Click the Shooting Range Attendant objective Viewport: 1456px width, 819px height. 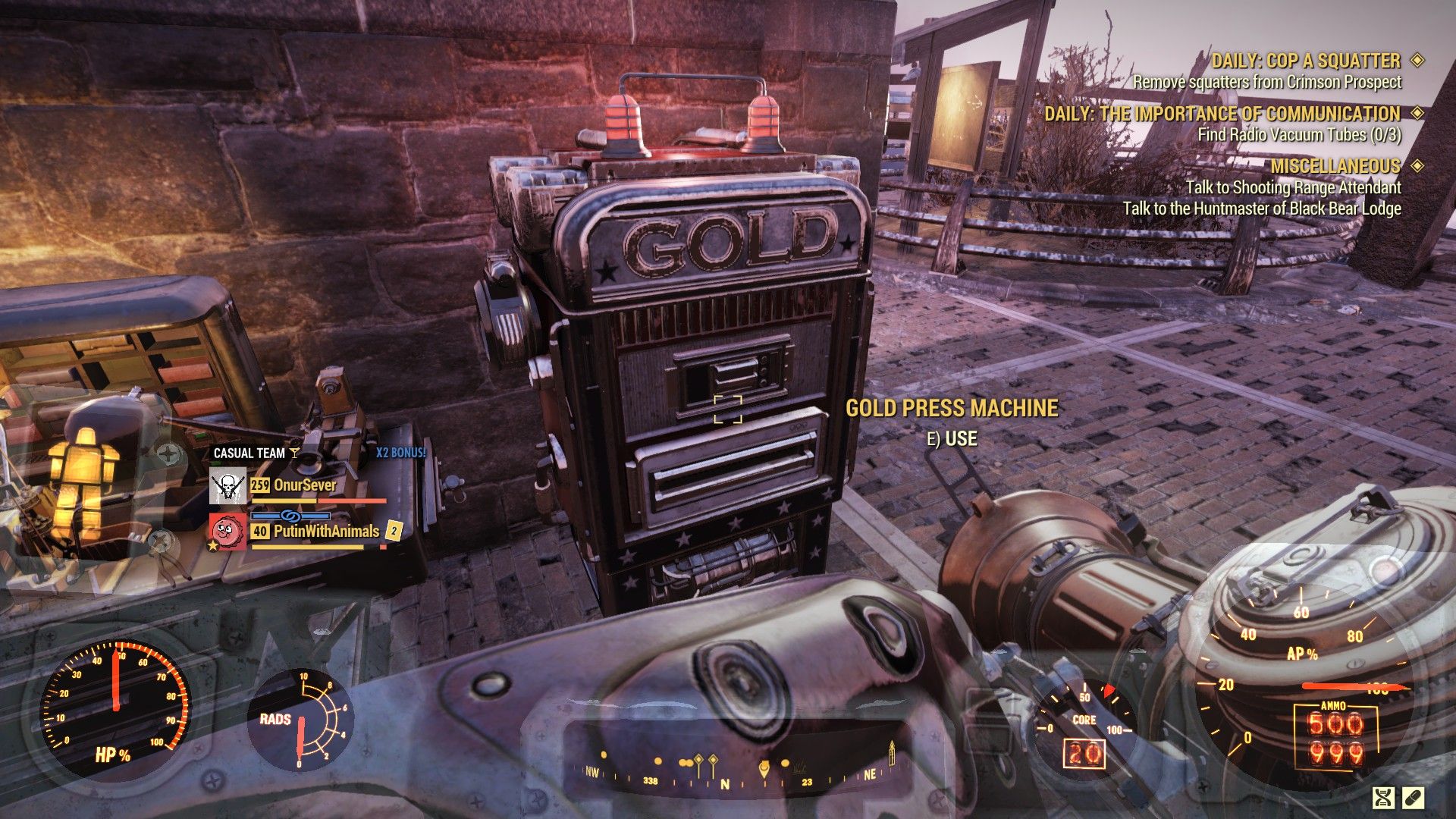click(1293, 187)
